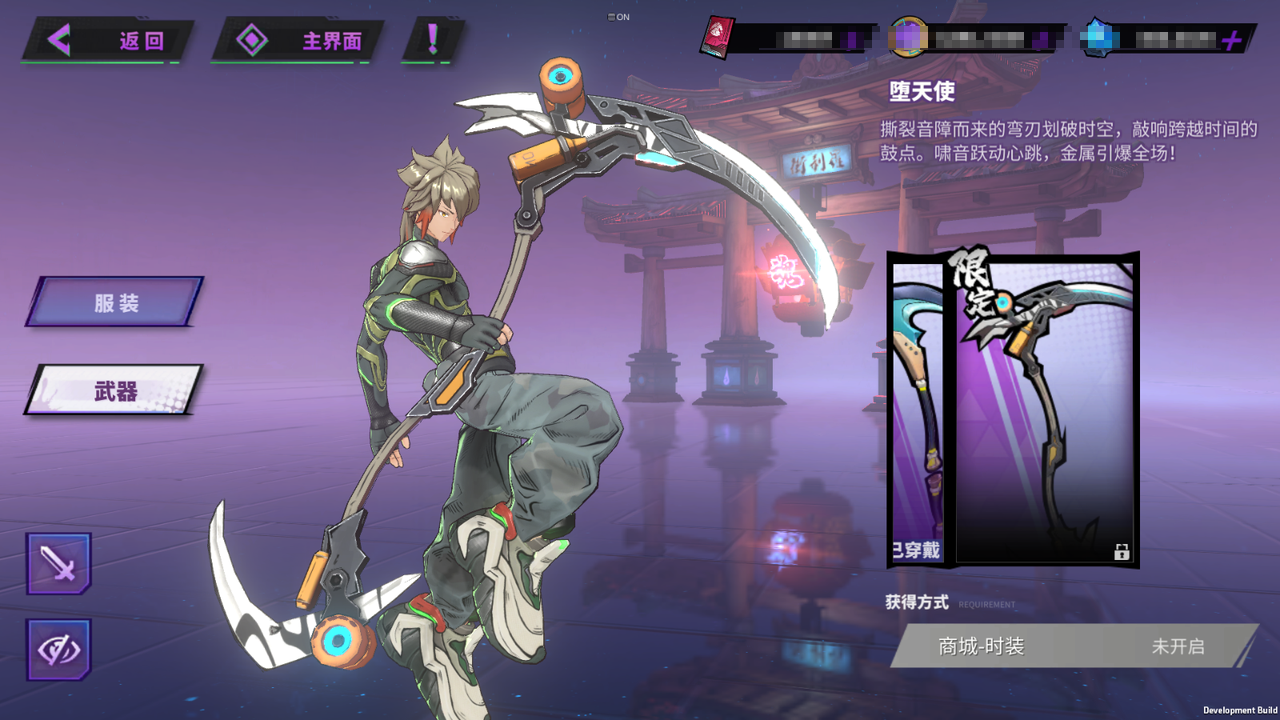The image size is (1280, 720).
Task: Click the purple coin currency icon
Action: click(908, 38)
